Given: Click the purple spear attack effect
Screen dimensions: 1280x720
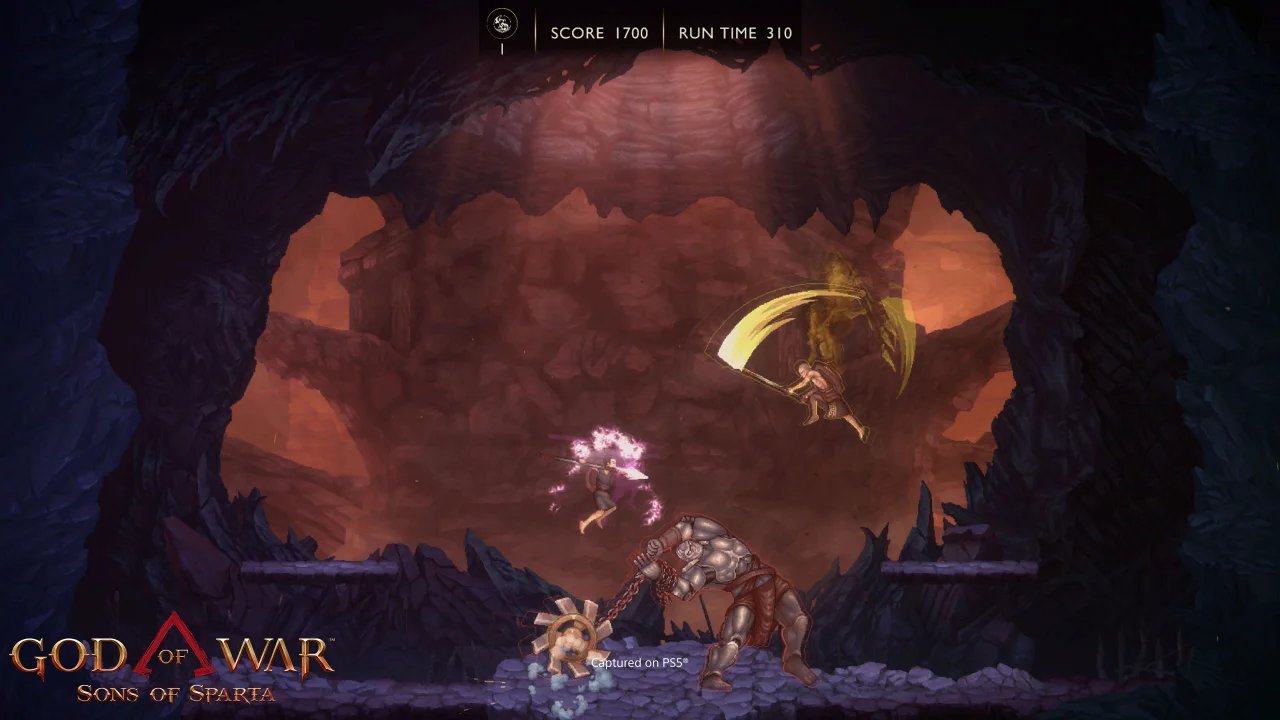Looking at the screenshot, I should (600, 460).
